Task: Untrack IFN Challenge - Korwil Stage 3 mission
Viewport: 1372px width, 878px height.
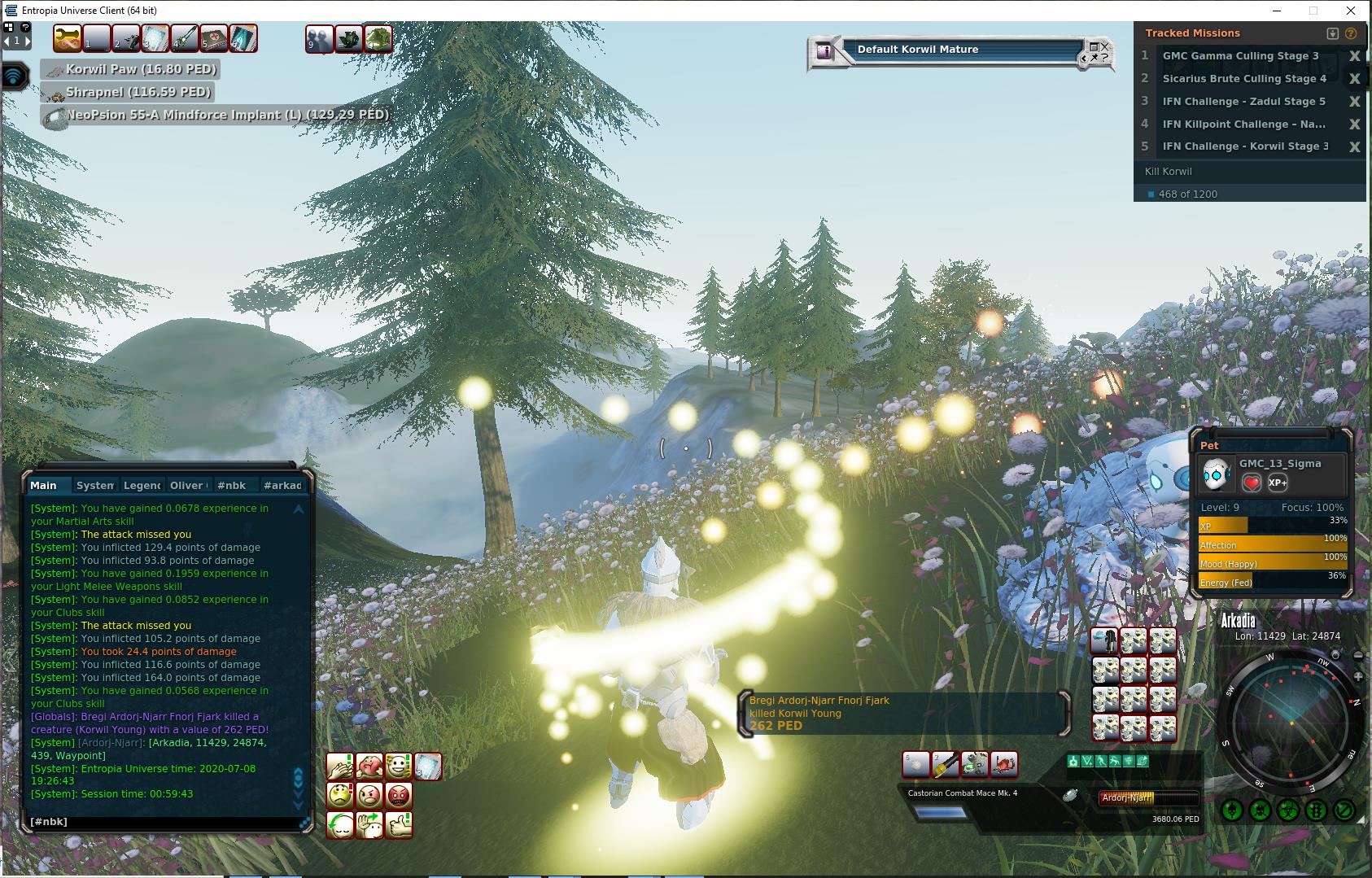Action: pyautogui.click(x=1355, y=147)
